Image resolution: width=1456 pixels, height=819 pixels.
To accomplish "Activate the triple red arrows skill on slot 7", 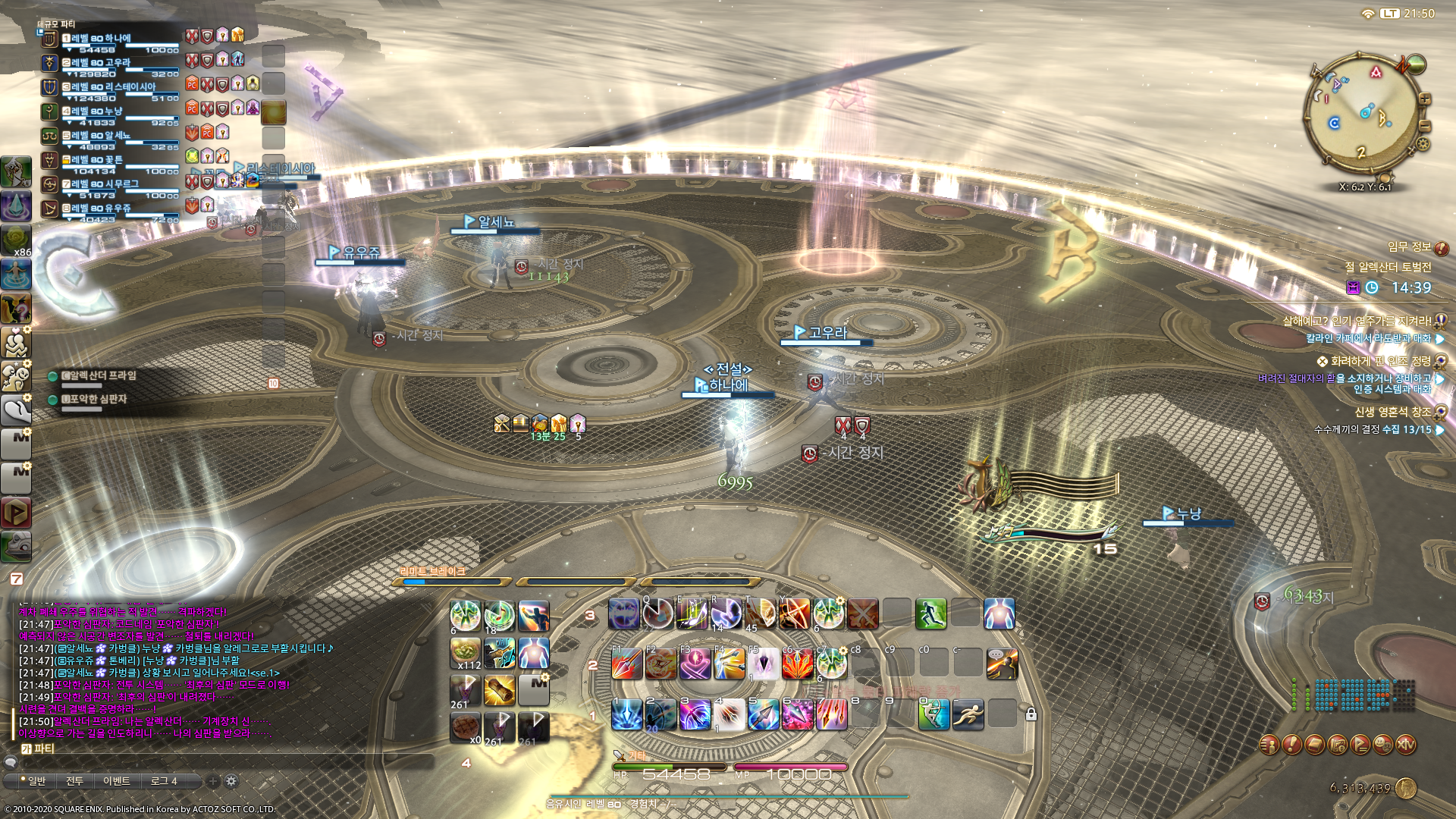I will tap(831, 714).
